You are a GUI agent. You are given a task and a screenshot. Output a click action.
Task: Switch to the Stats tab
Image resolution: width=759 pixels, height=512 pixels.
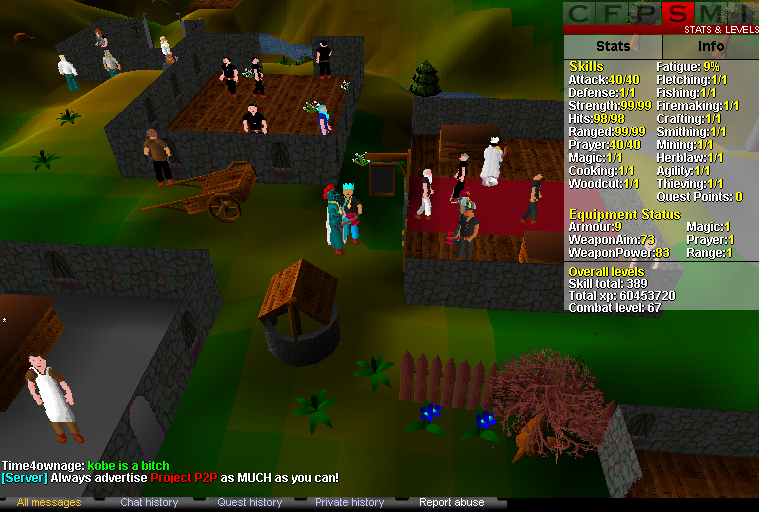pos(612,46)
